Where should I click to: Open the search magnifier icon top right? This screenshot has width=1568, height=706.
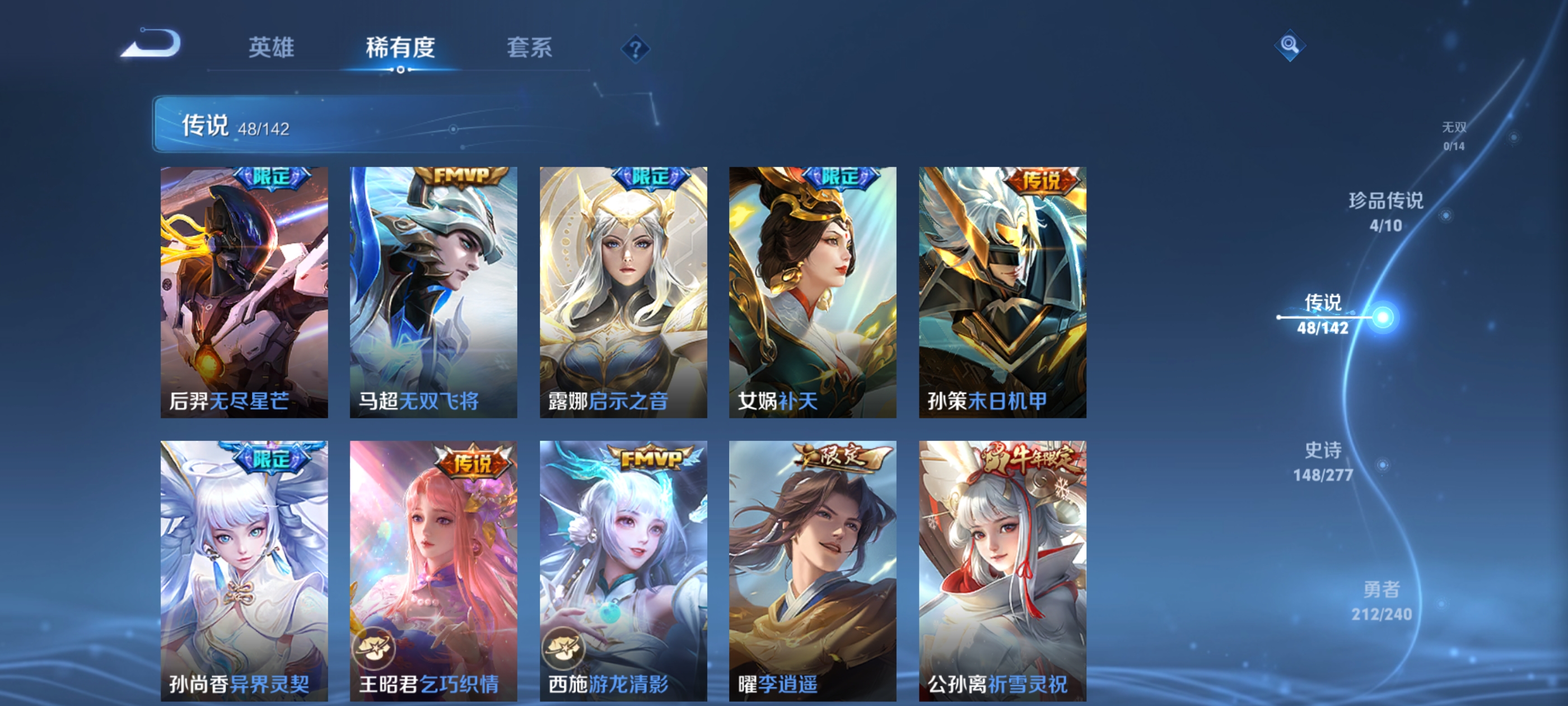[1291, 46]
